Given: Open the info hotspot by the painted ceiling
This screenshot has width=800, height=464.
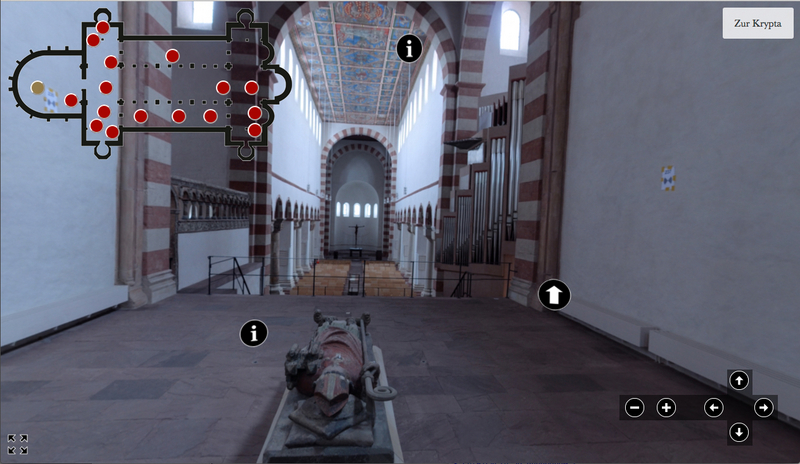Looking at the screenshot, I should tap(409, 47).
